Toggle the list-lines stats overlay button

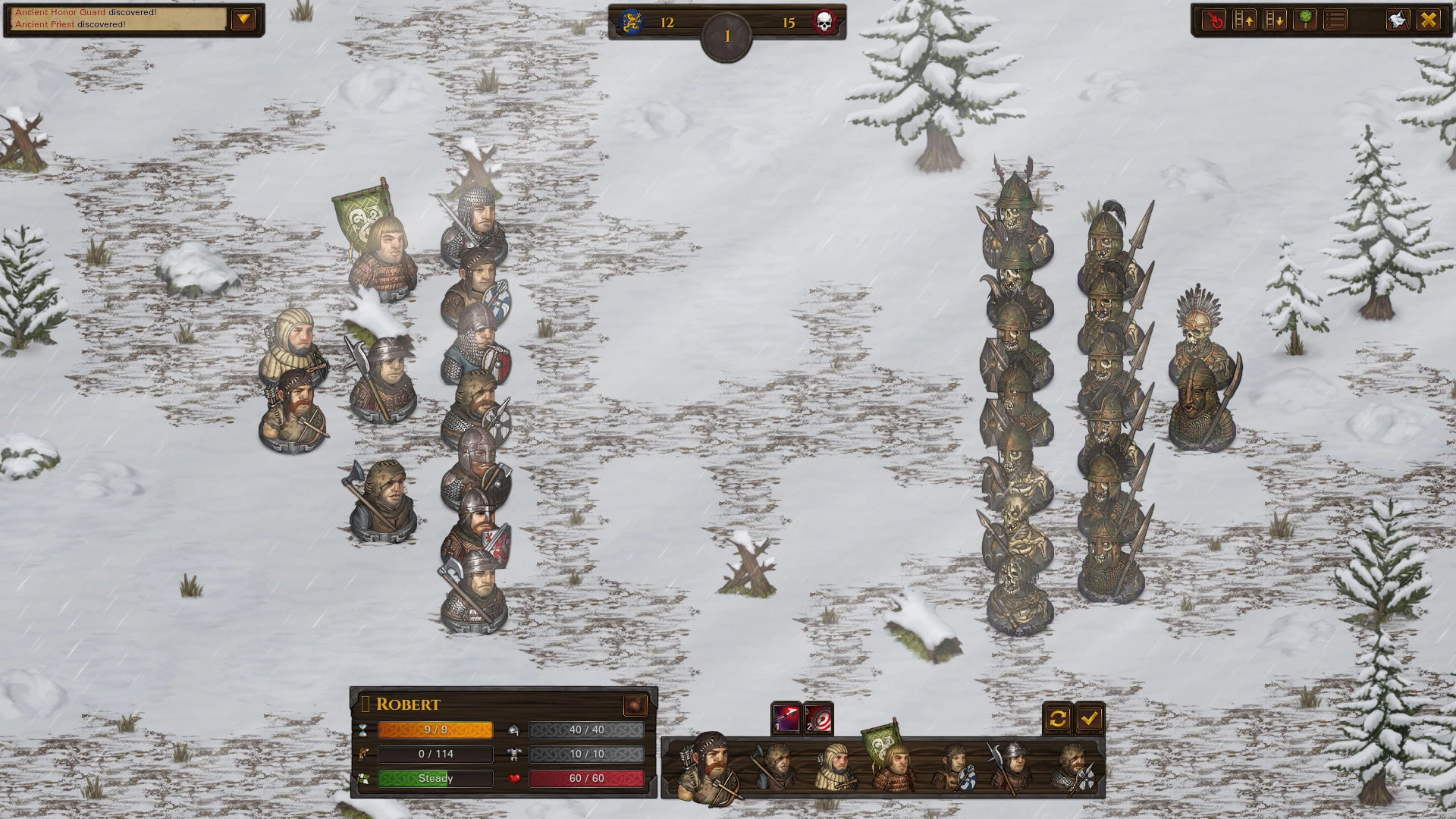pos(1335,20)
